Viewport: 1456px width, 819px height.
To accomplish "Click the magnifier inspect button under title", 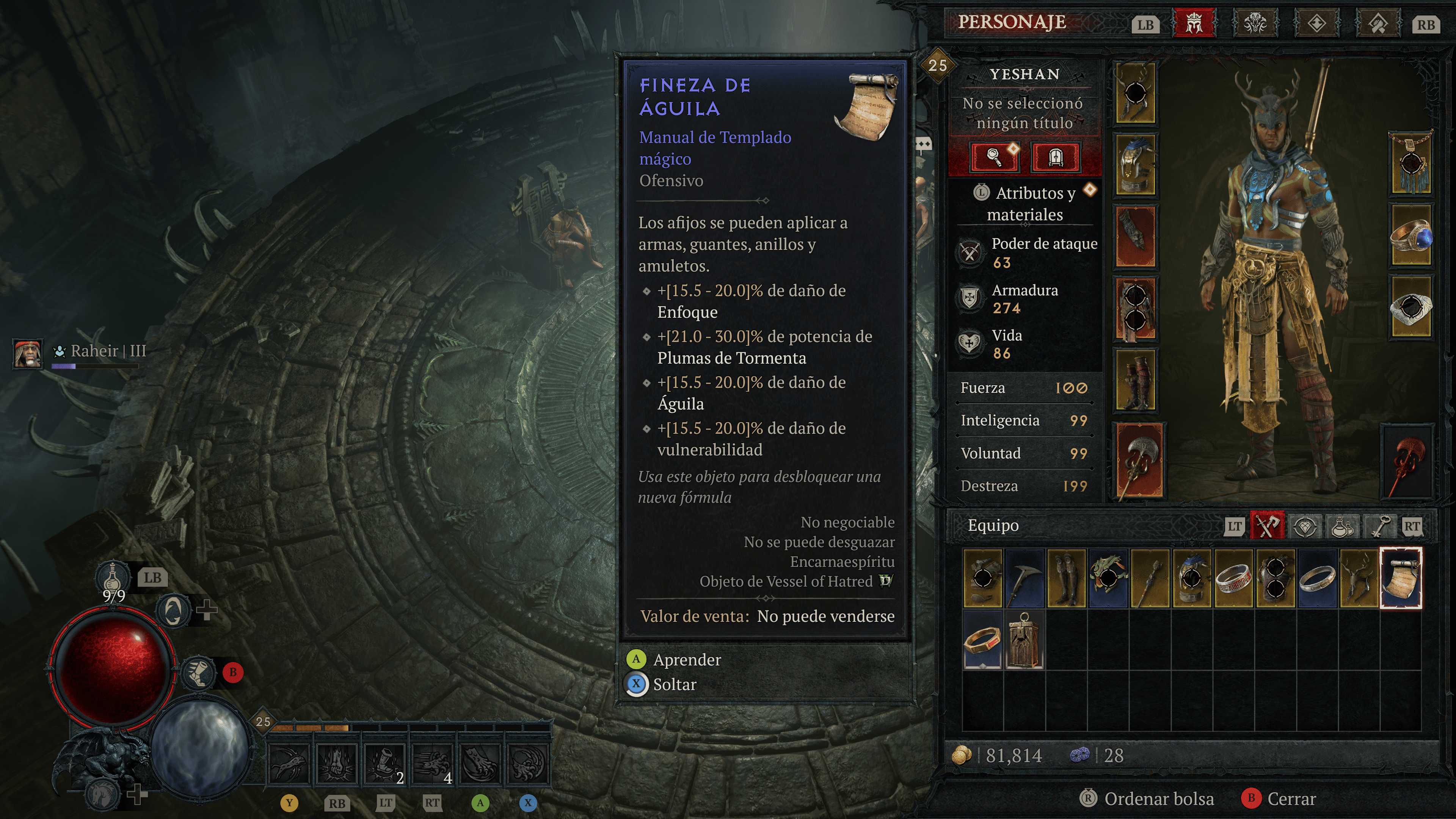I will point(994,157).
